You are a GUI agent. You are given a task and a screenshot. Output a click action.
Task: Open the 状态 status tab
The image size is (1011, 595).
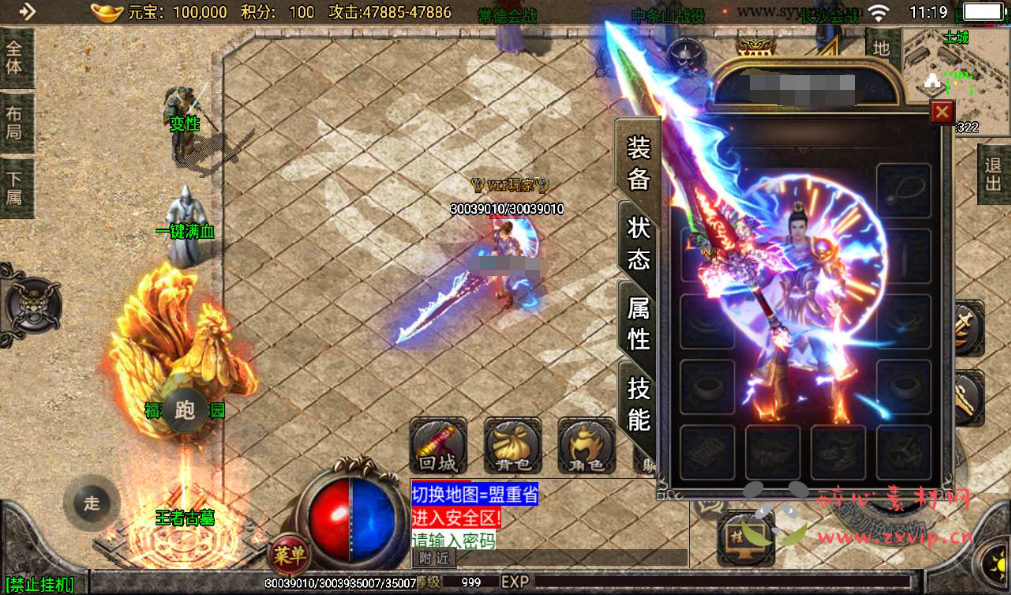pos(638,243)
